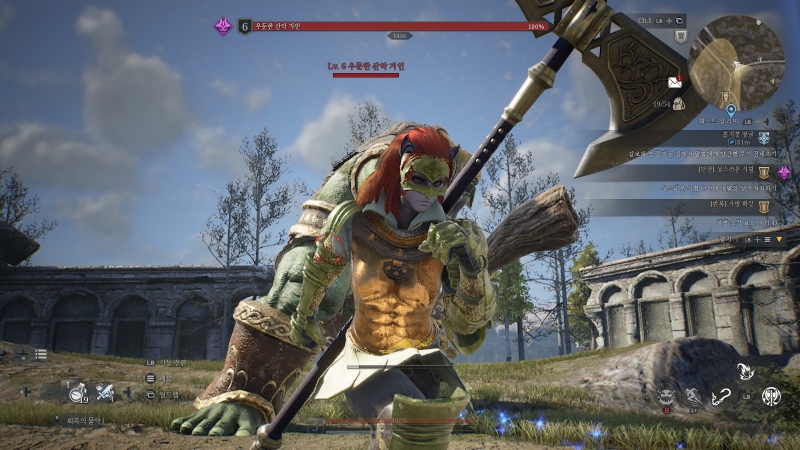Click the shield emblem above the minimap

681,36
